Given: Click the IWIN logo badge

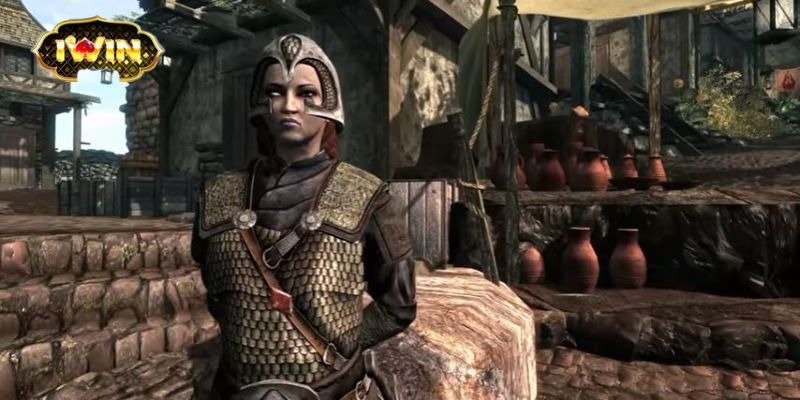Looking at the screenshot, I should 98,49.
